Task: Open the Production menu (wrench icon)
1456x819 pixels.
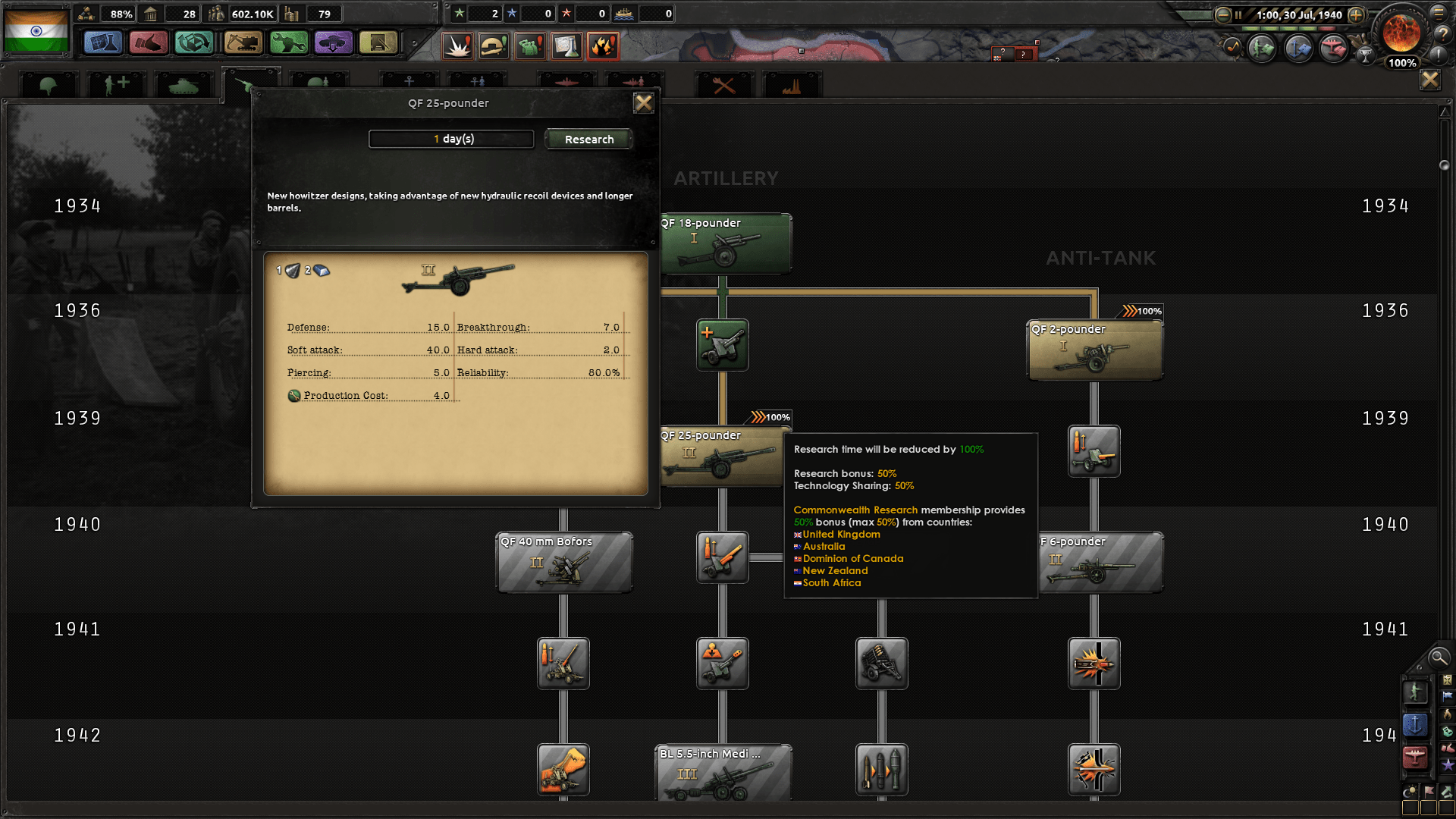Action: click(x=287, y=43)
